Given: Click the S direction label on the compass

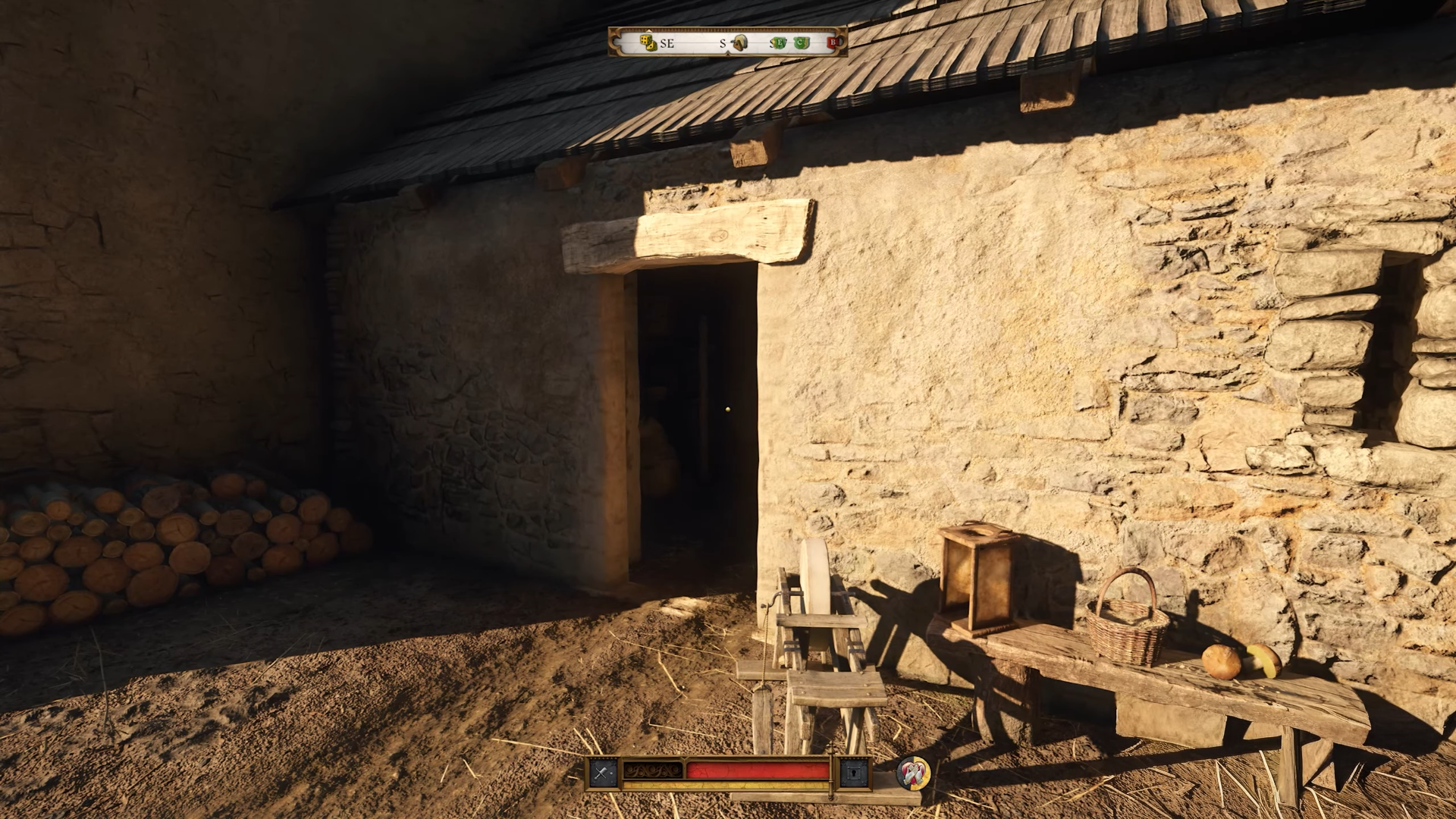Looking at the screenshot, I should pyautogui.click(x=723, y=44).
